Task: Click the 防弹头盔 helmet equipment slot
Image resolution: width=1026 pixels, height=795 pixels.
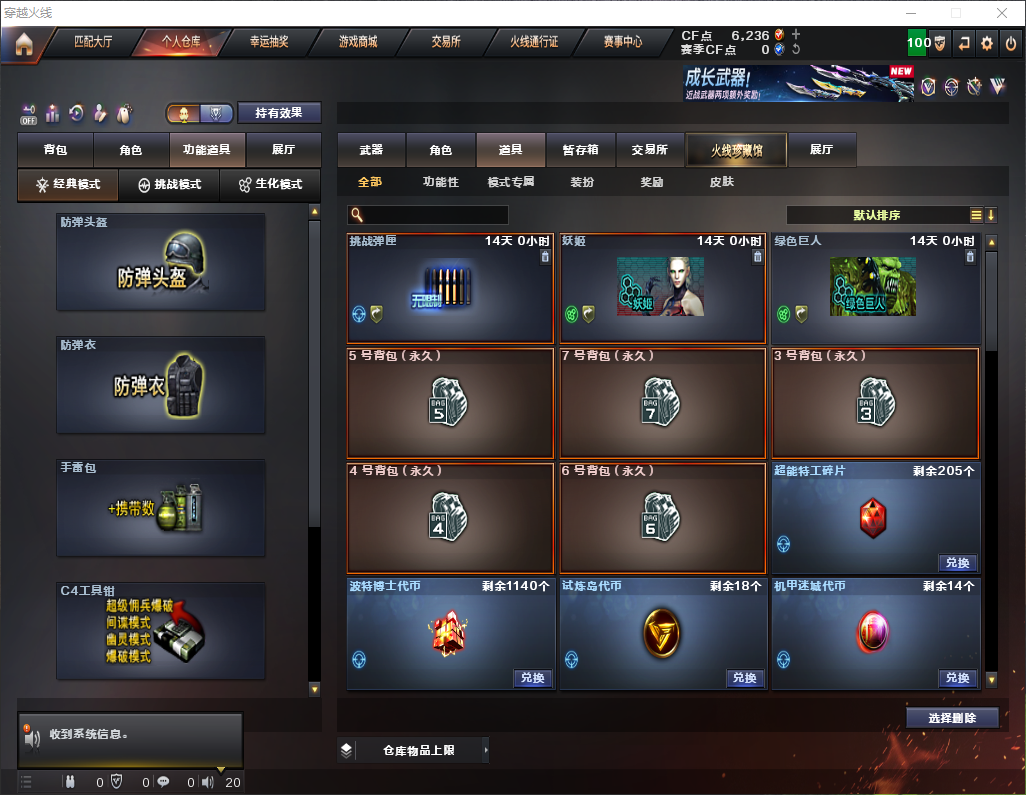Action: pyautogui.click(x=161, y=262)
